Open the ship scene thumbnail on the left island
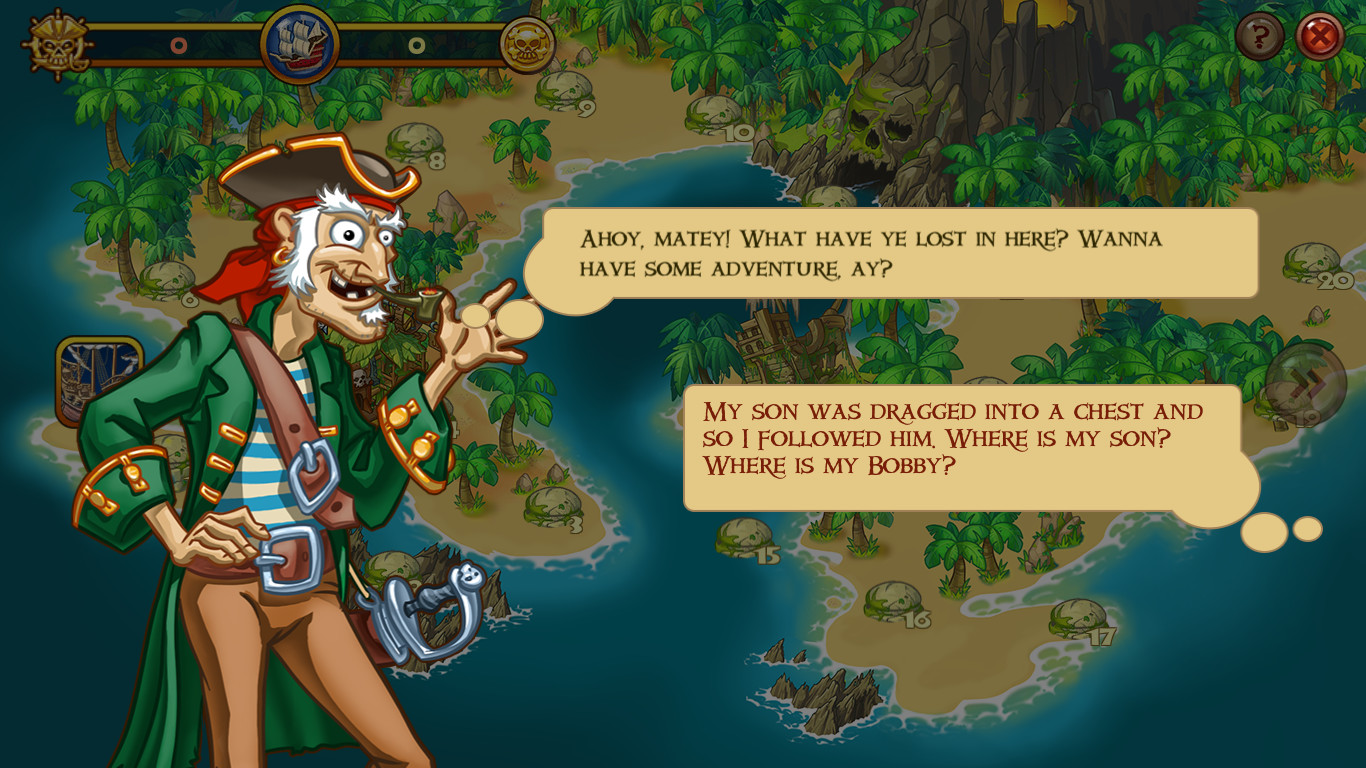This screenshot has width=1366, height=768. click(x=95, y=375)
